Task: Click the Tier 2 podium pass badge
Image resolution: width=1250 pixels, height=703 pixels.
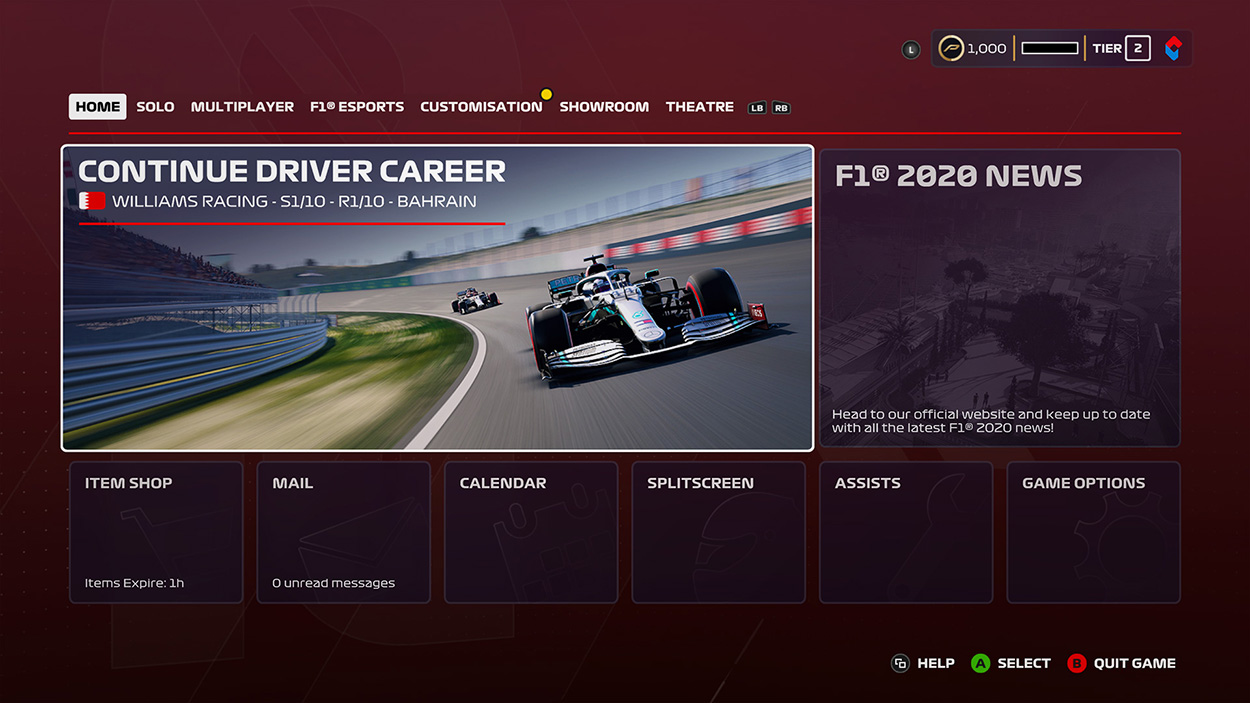Action: 1137,48
